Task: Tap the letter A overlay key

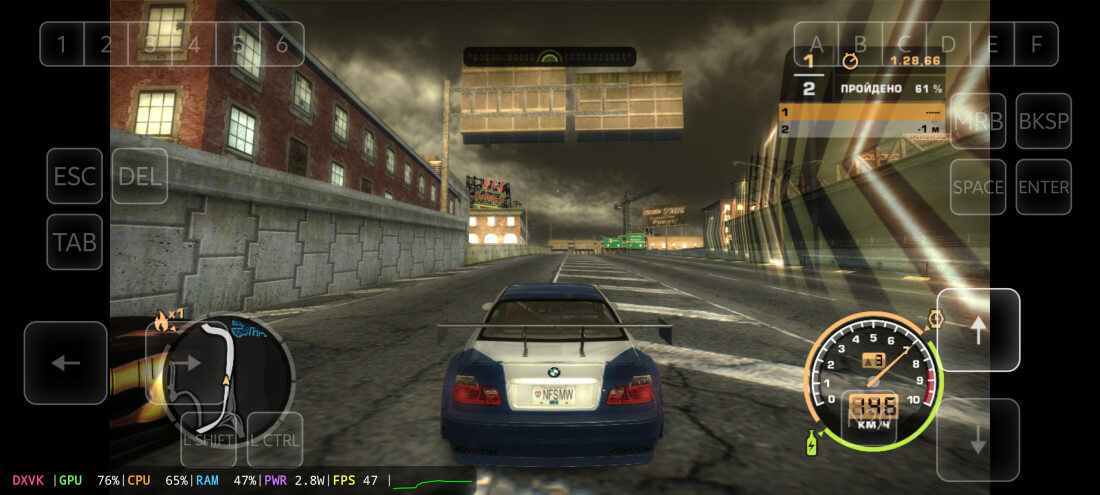Action: (x=816, y=44)
